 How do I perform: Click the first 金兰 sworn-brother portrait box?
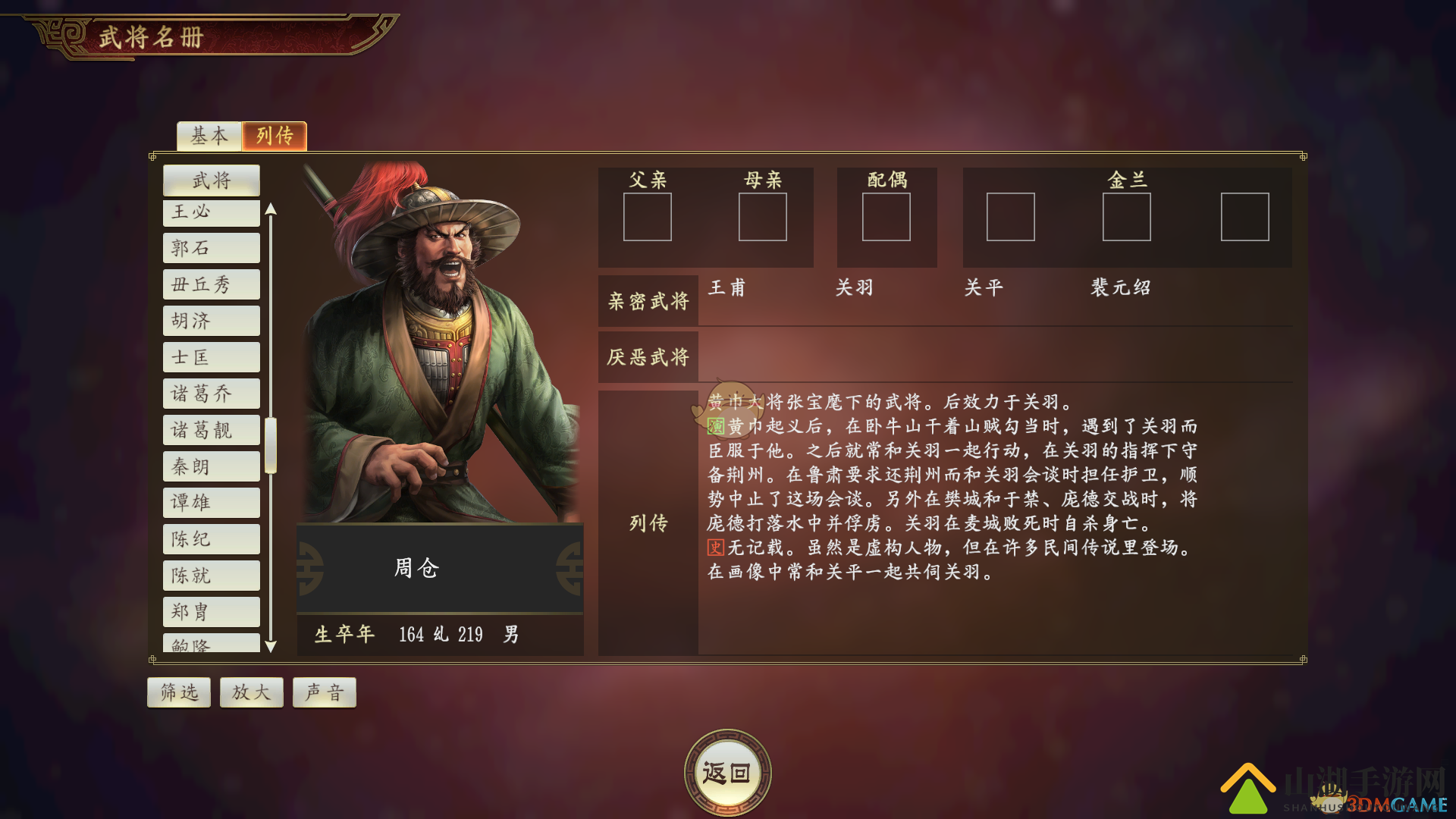[x=1011, y=218]
